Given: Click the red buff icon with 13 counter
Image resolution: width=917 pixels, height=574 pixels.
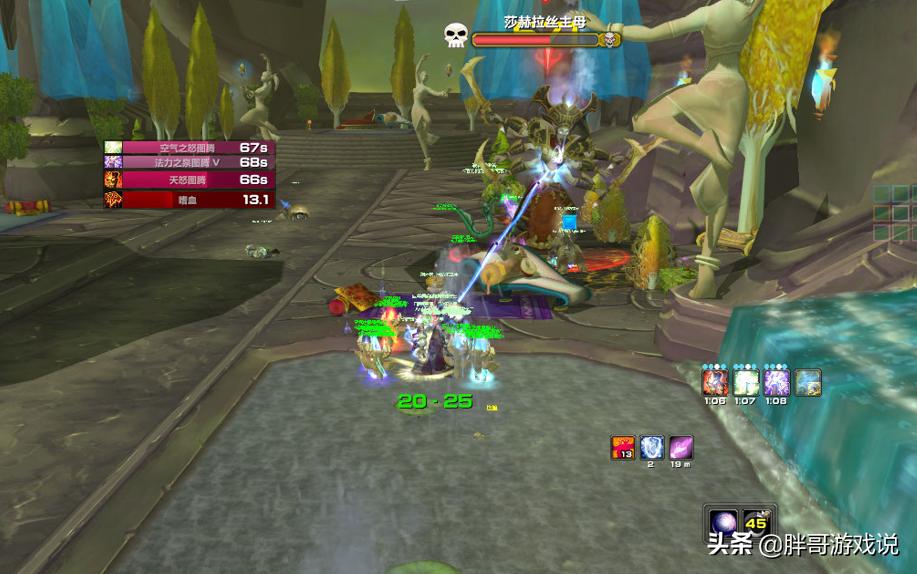Looking at the screenshot, I should pos(623,448).
